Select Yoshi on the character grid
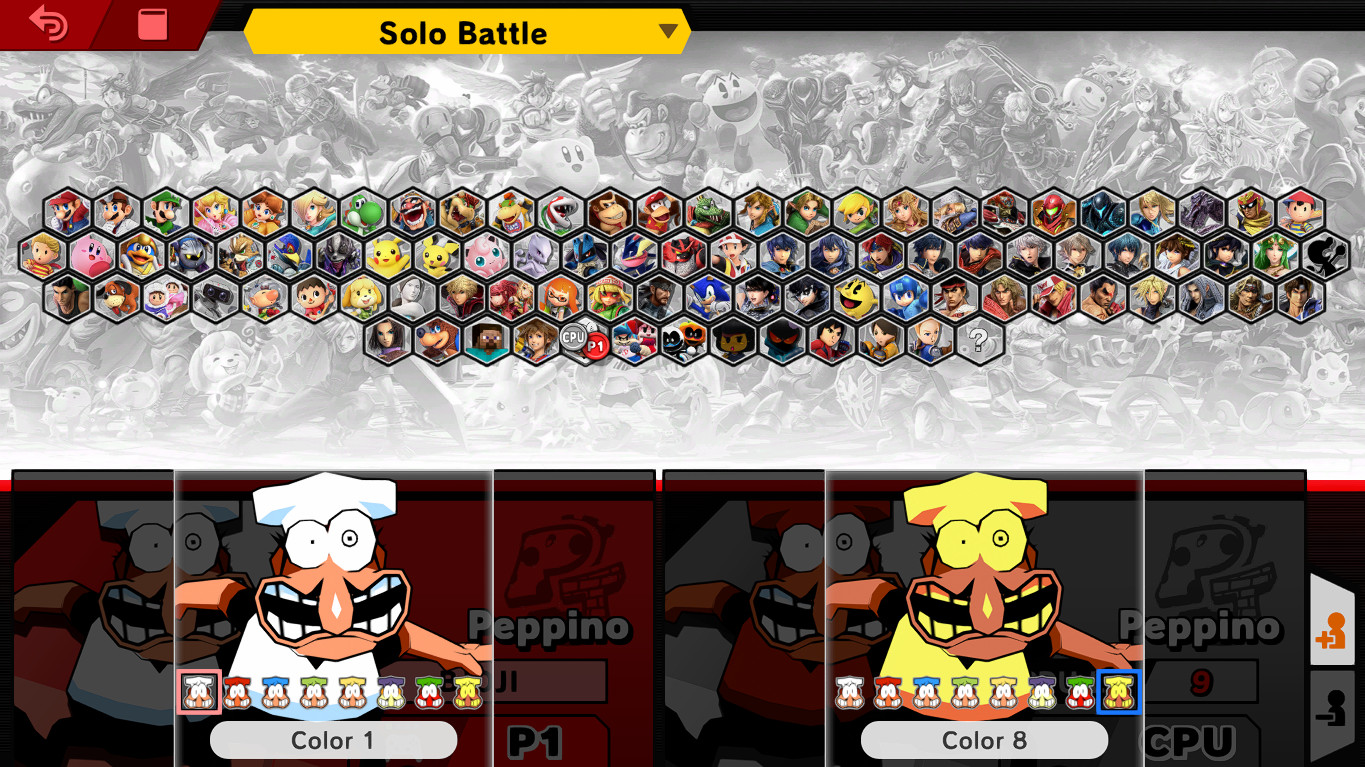Screen dimensions: 1365x767 point(362,211)
